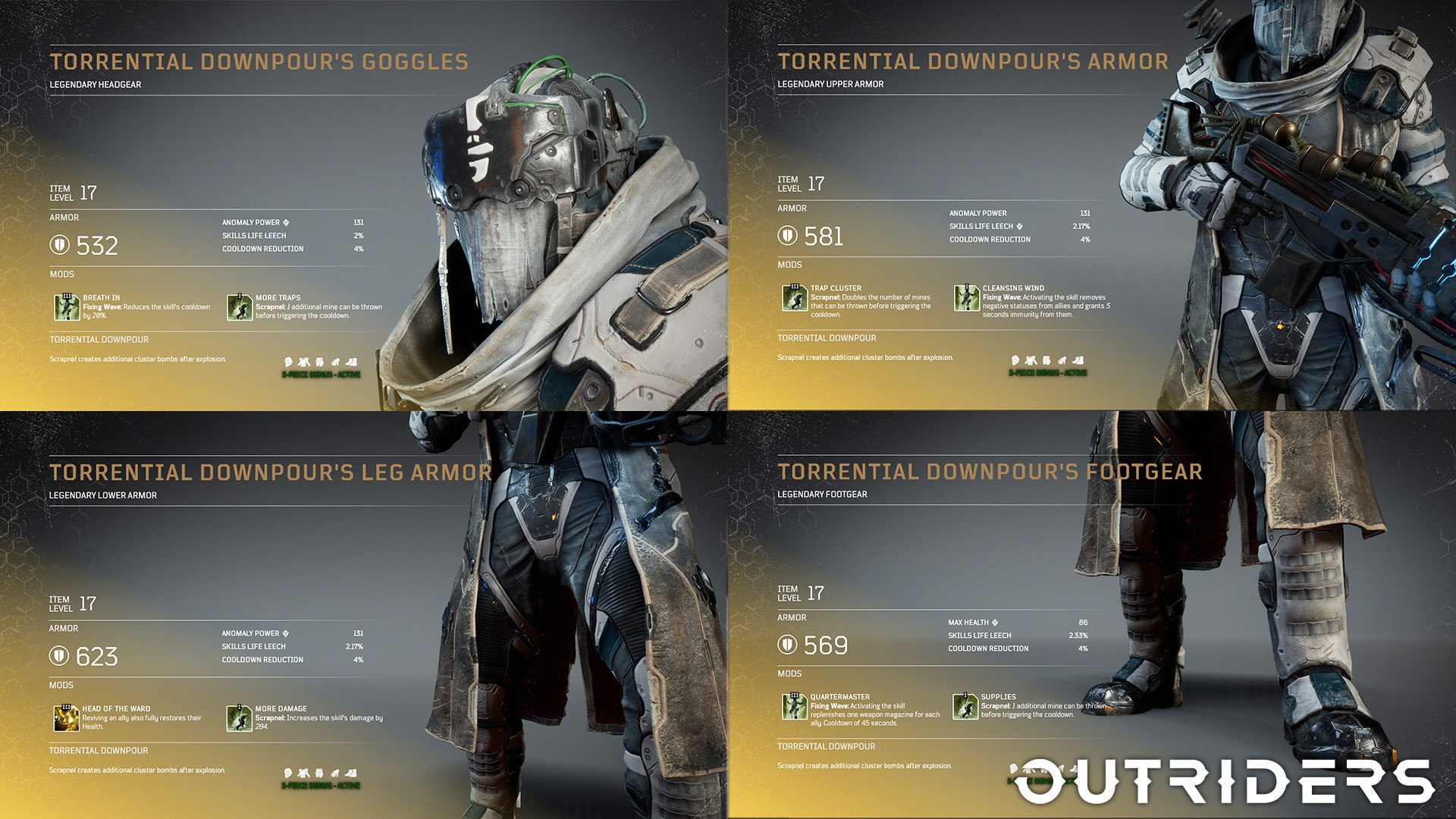Expand the MODS section on the goggles panel
This screenshot has height=819, width=1456.
(61, 274)
